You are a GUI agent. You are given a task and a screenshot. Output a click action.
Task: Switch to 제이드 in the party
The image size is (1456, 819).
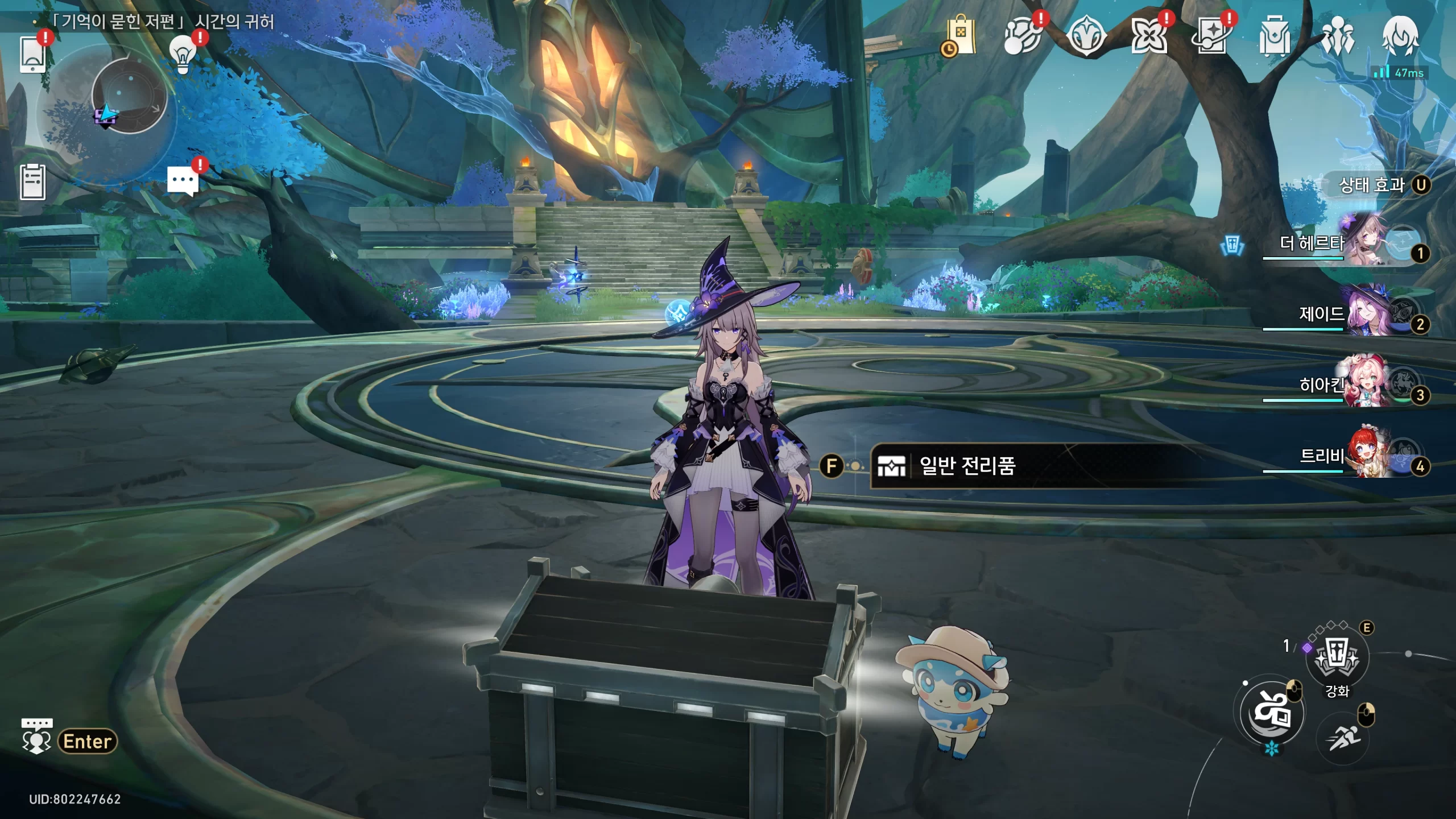click(x=1342, y=315)
